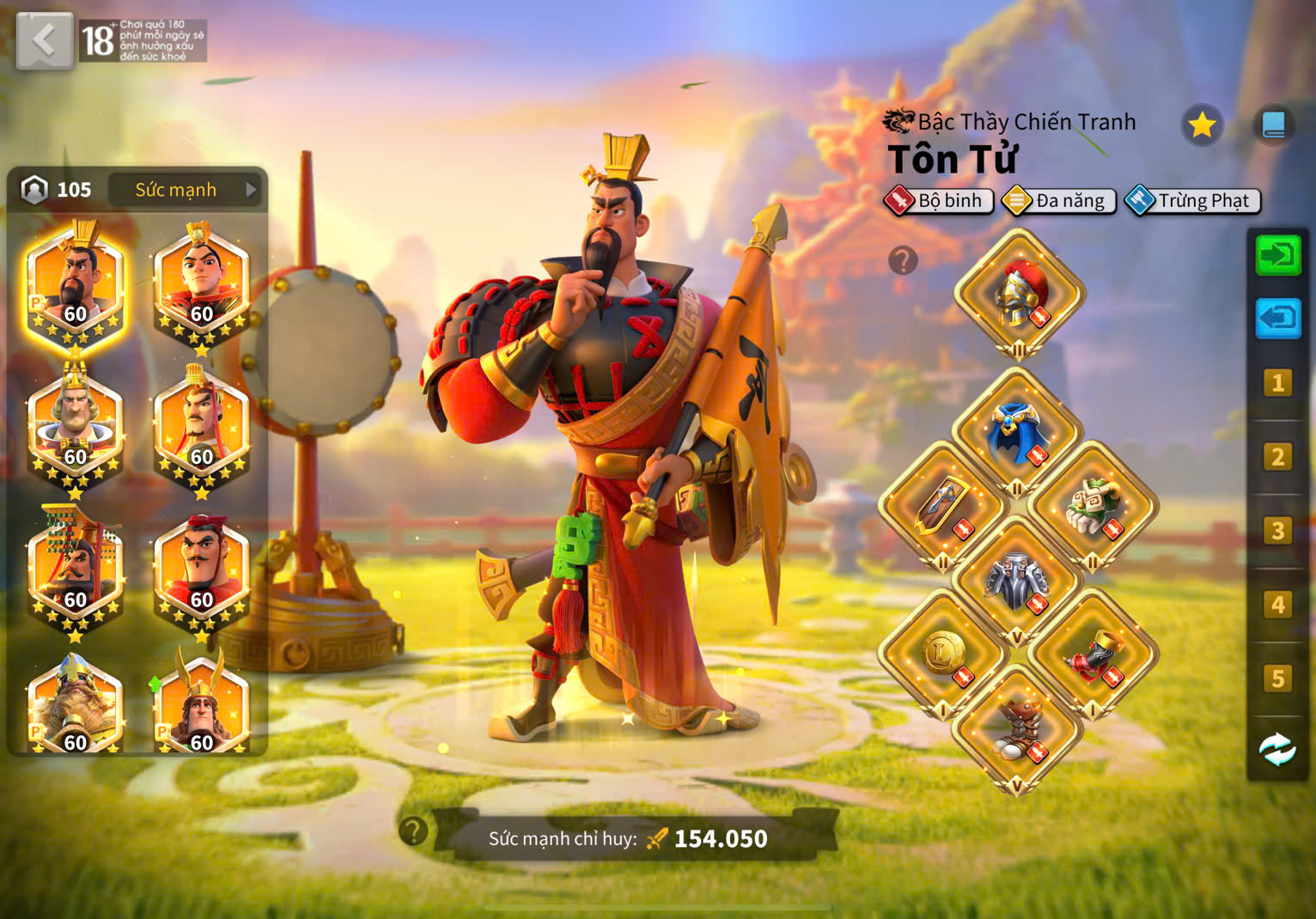Select the blue cape equipment slot
Image resolution: width=1316 pixels, height=919 pixels.
click(x=1017, y=432)
